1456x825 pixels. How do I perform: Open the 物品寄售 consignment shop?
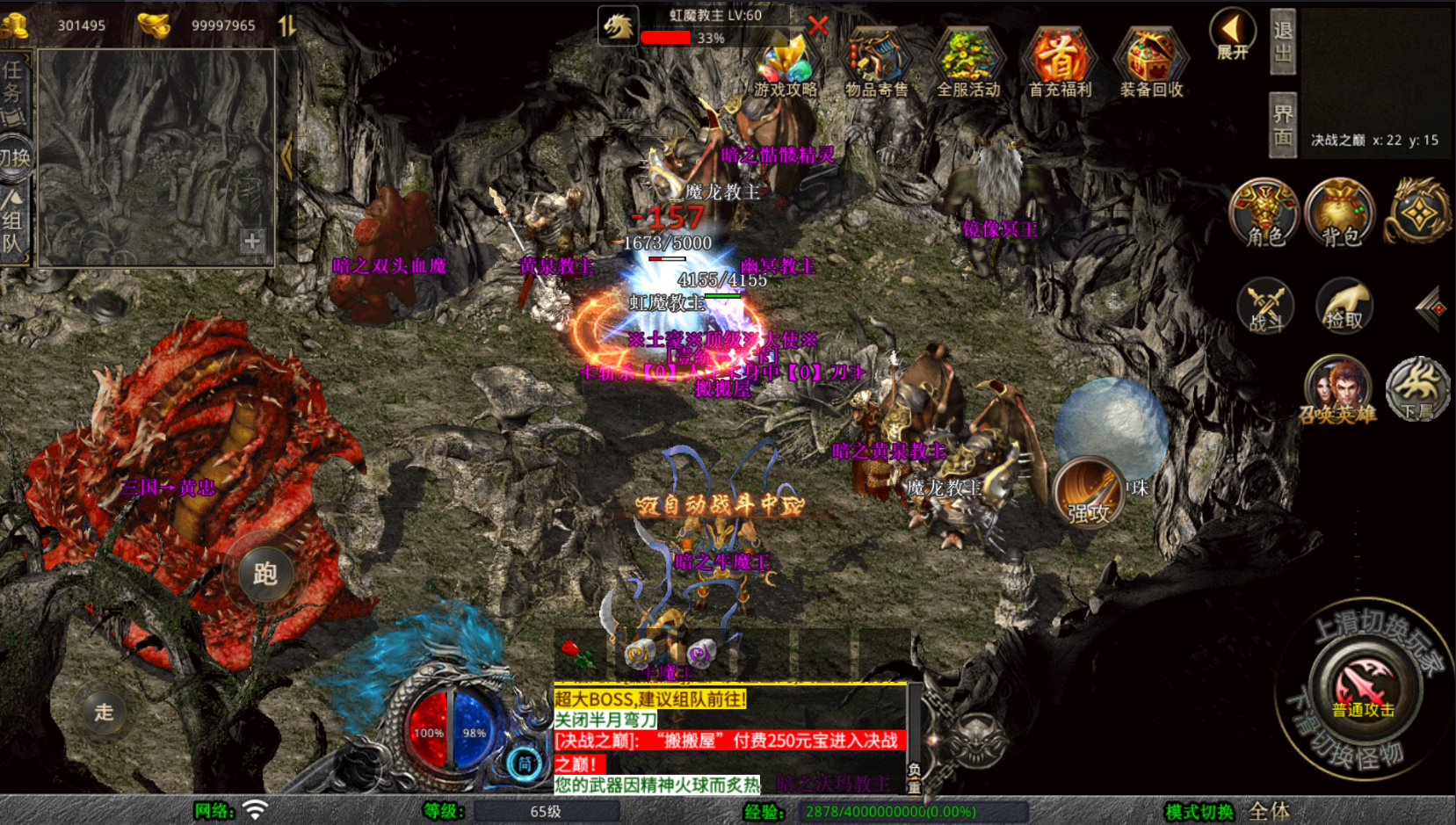coord(876,63)
